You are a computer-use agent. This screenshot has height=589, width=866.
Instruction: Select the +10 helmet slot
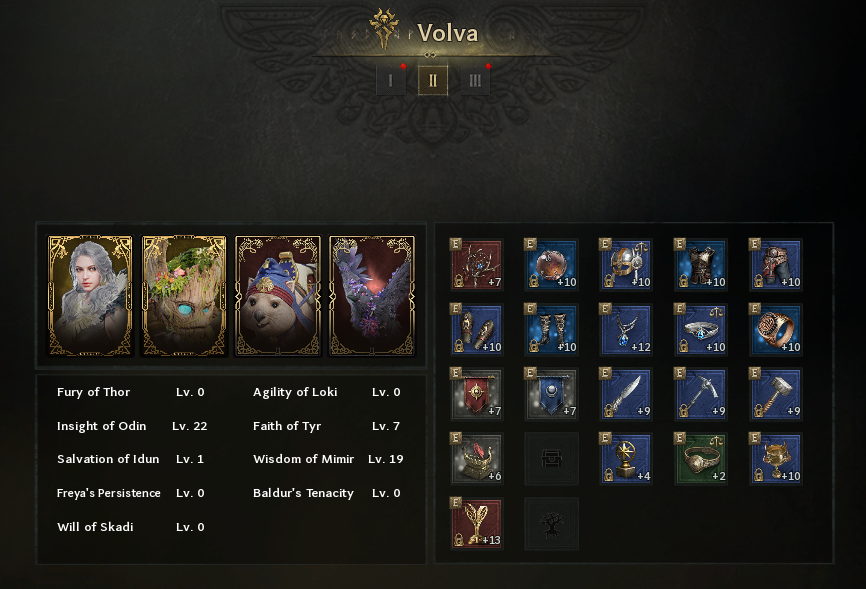click(x=626, y=264)
